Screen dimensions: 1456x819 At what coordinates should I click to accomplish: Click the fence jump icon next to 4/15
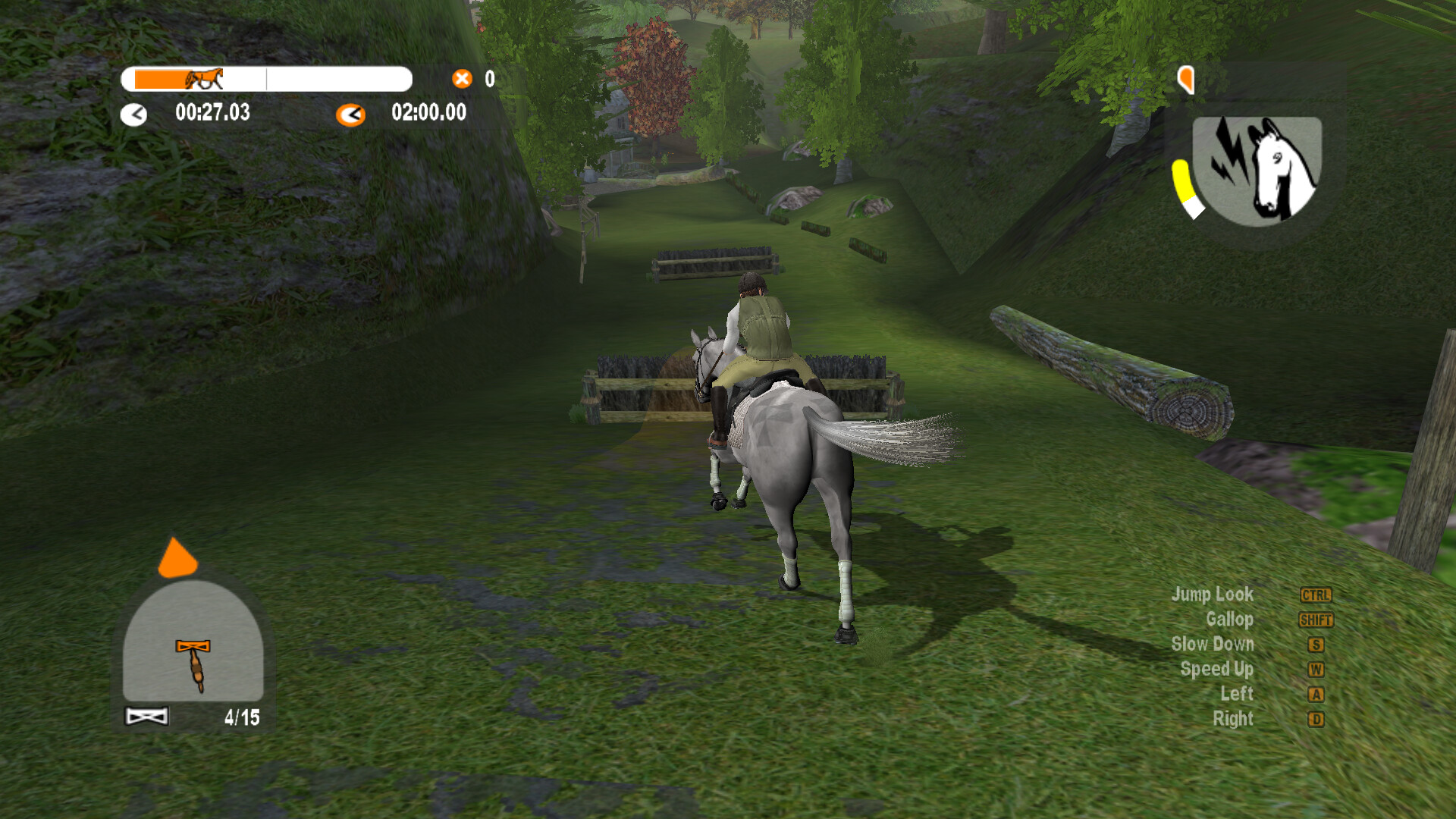click(145, 714)
